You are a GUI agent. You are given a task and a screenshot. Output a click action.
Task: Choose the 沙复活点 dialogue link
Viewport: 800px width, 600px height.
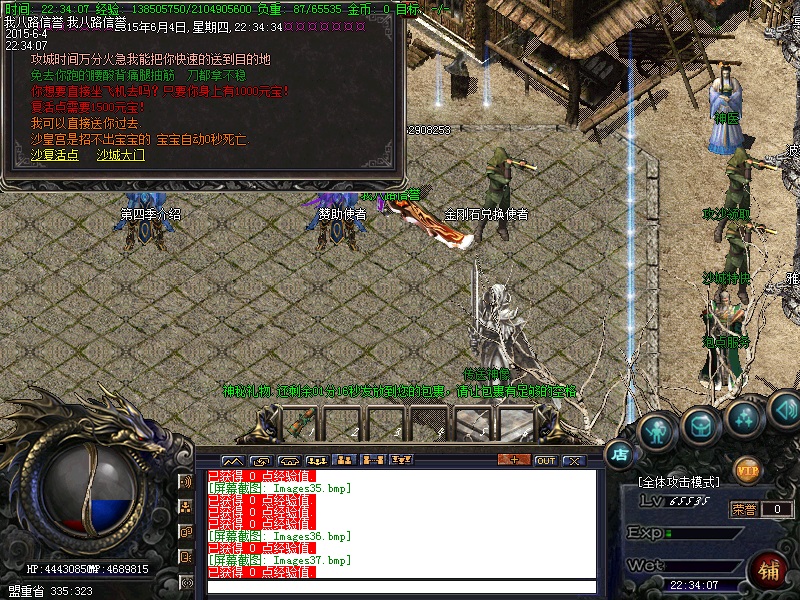pyautogui.click(x=54, y=155)
